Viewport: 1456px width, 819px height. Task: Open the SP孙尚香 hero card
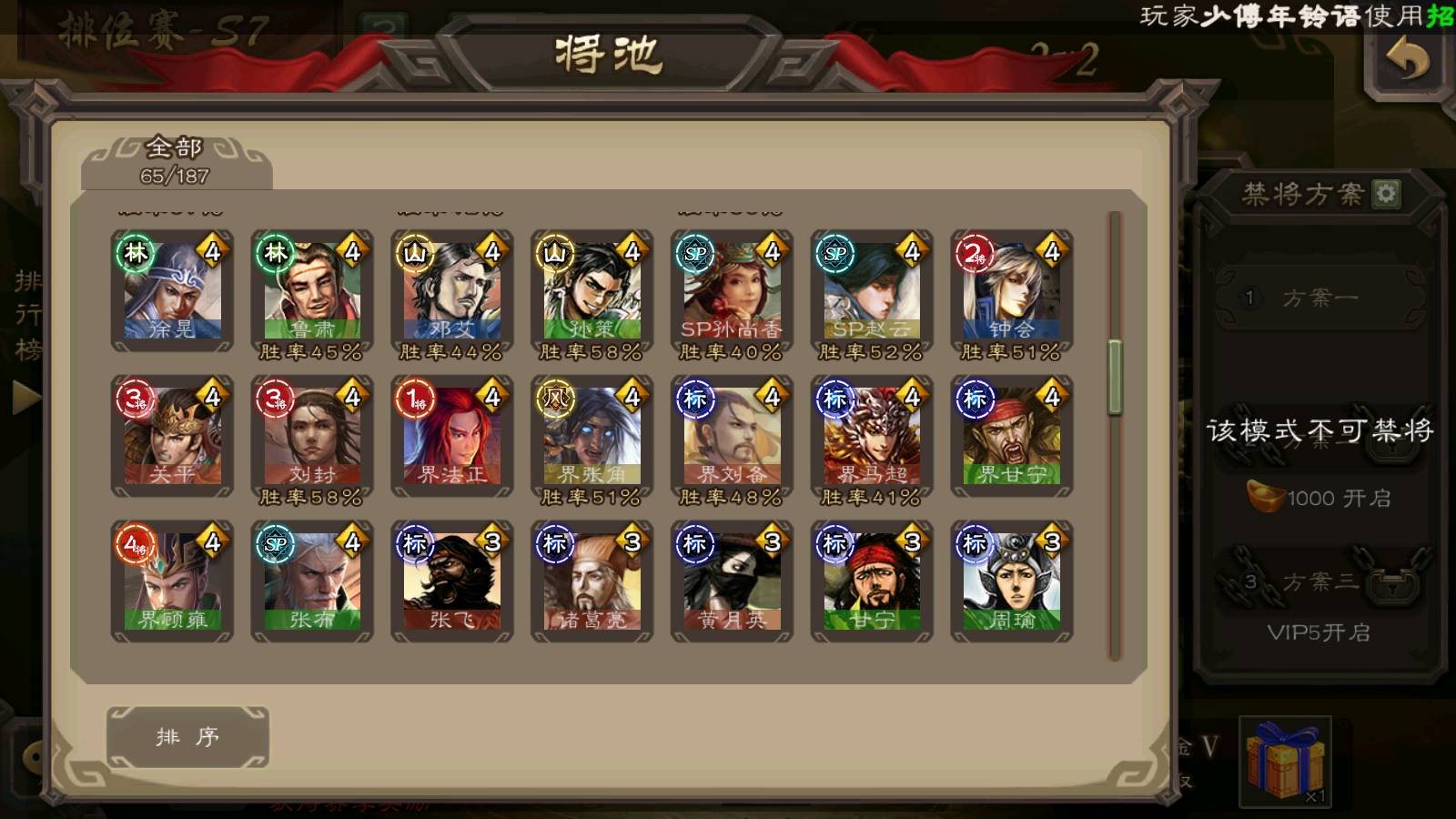[733, 291]
